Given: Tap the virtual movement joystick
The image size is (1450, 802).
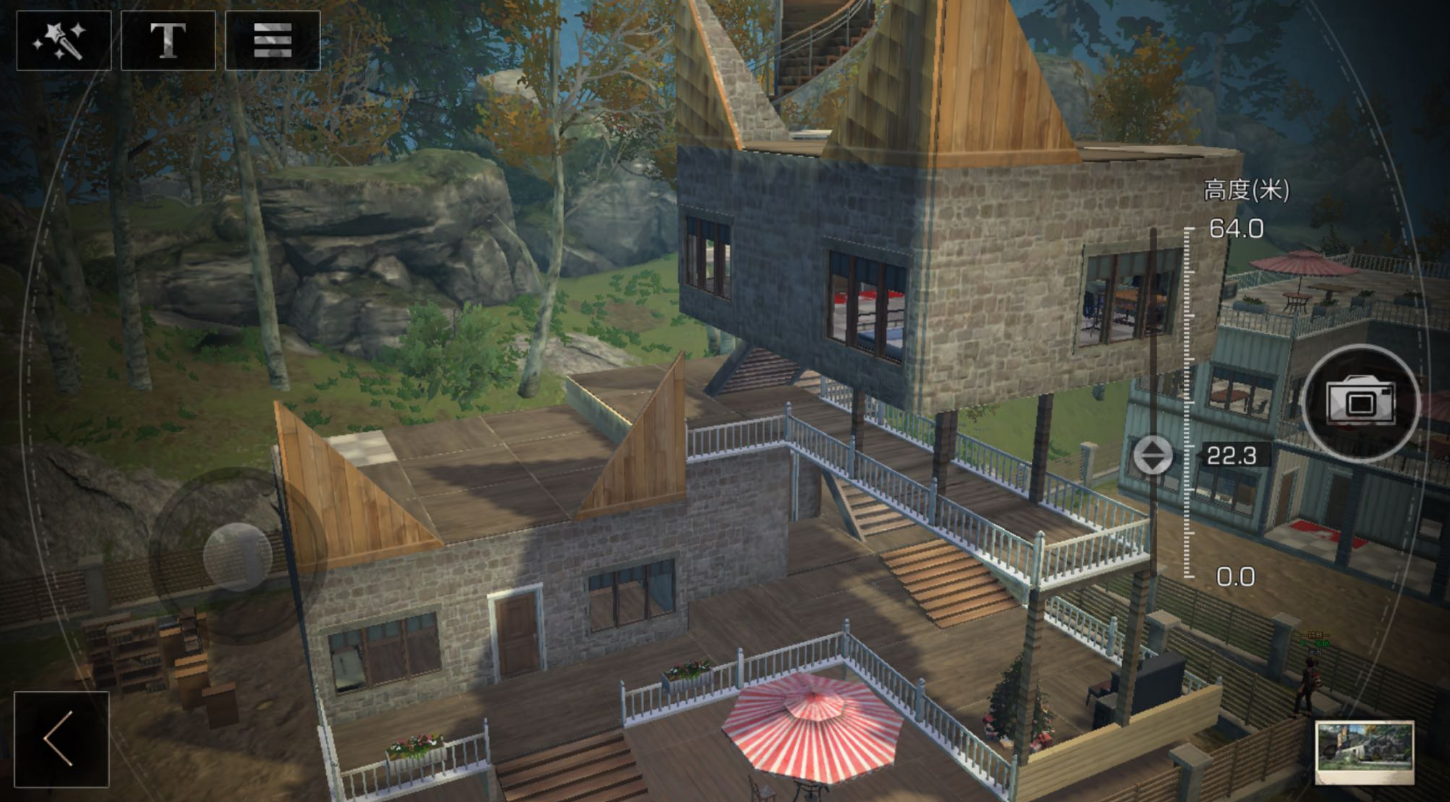Looking at the screenshot, I should click(x=236, y=556).
